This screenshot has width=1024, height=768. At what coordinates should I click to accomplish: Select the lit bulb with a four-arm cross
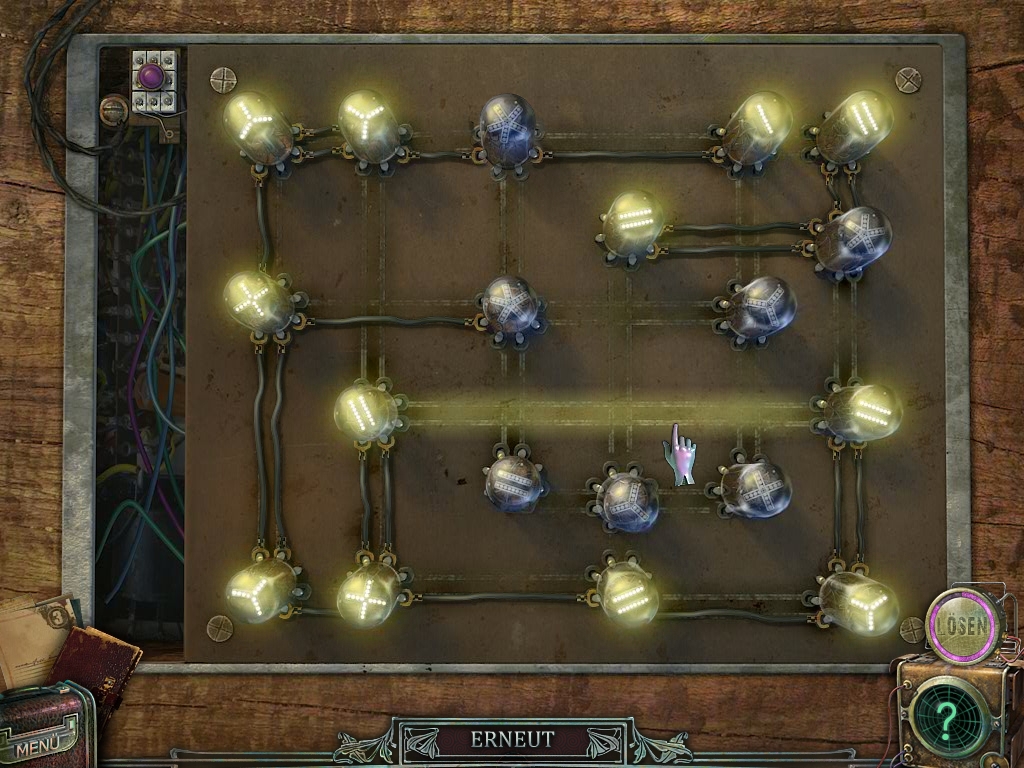(x=368, y=594)
